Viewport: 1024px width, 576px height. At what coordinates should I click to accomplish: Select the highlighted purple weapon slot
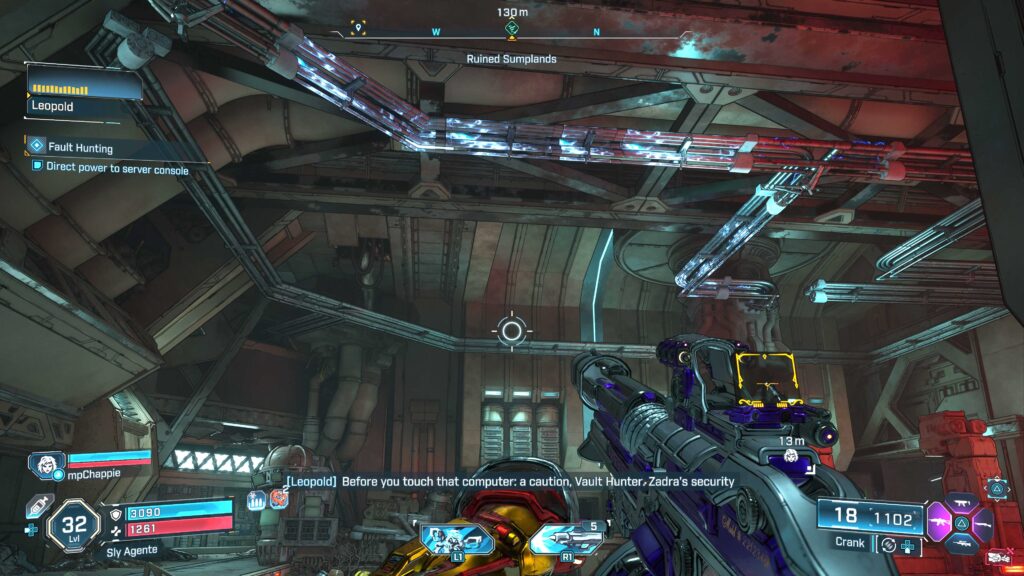coord(943,522)
